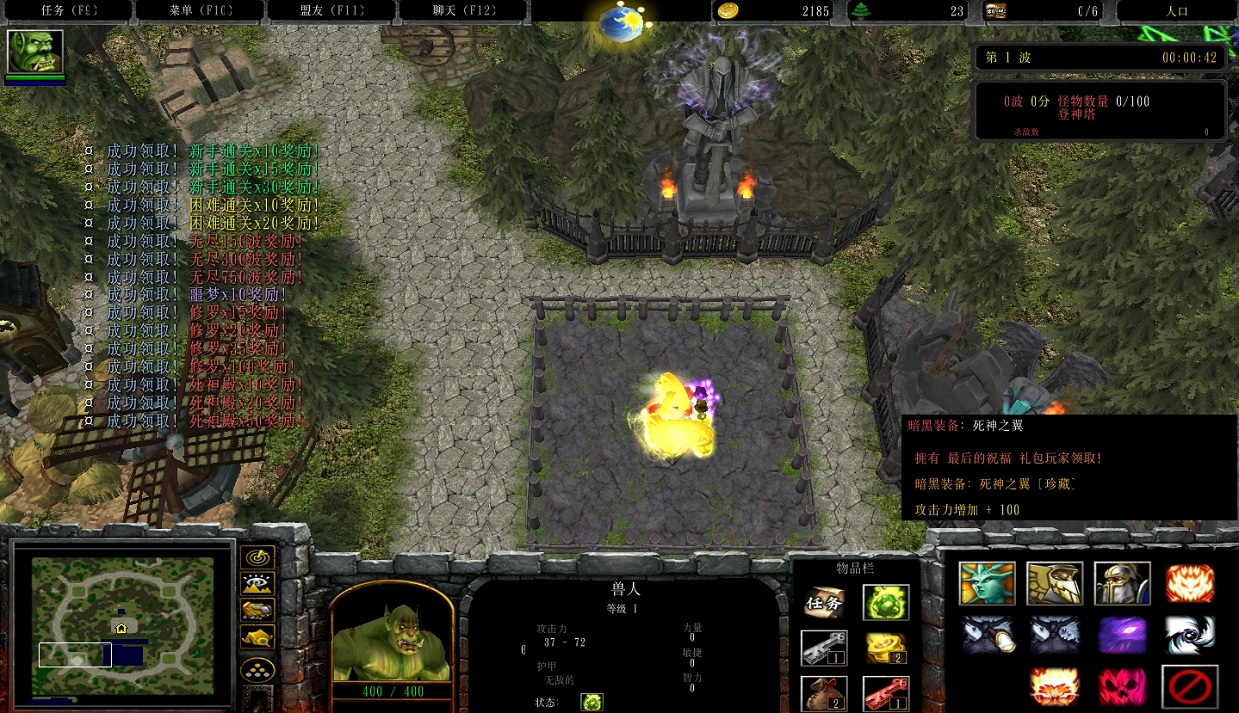Open the 盟友 (Allies) menu
The height and width of the screenshot is (713, 1239).
pyautogui.click(x=331, y=11)
